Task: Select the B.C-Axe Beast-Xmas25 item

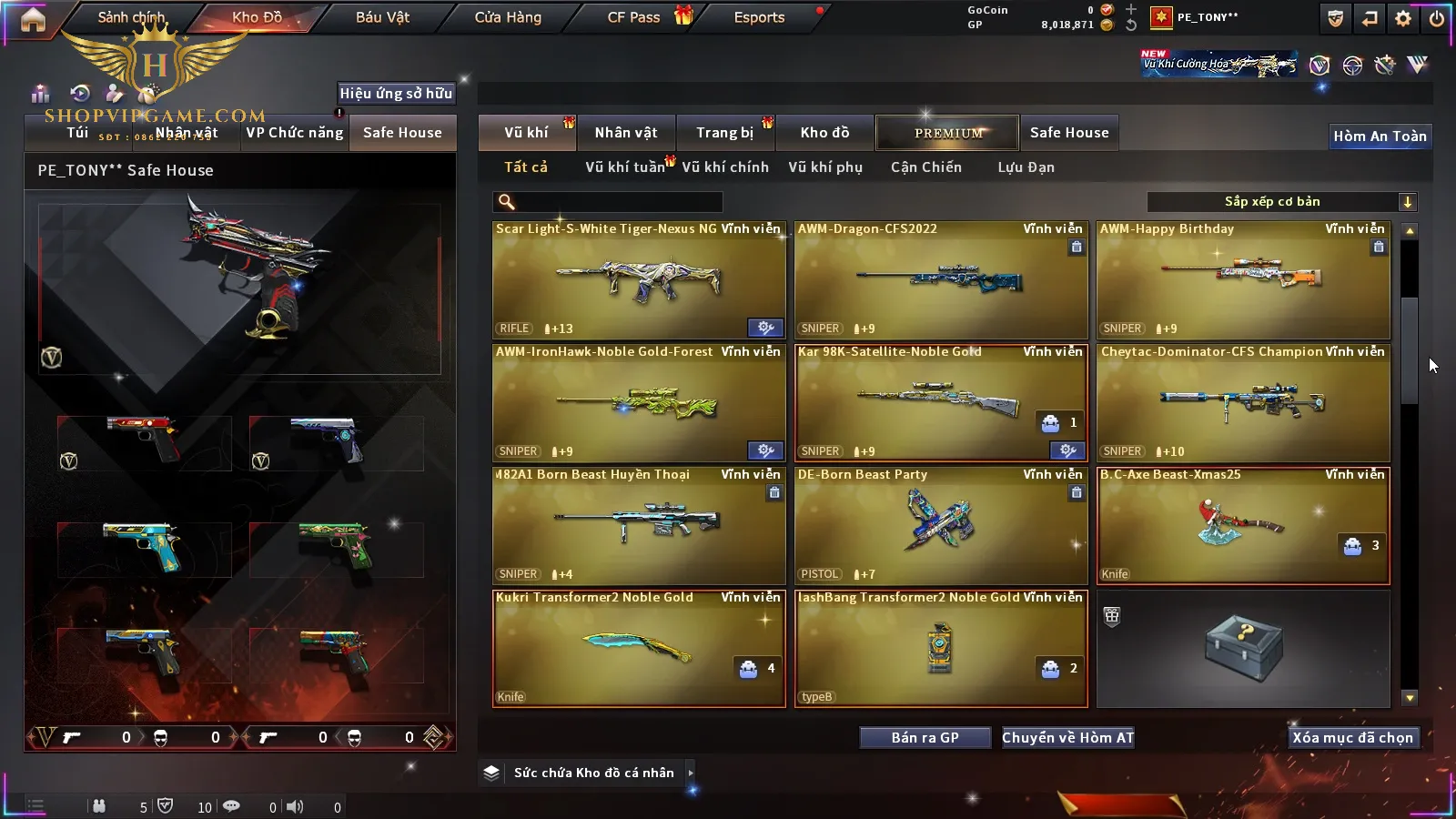Action: pos(1243,526)
